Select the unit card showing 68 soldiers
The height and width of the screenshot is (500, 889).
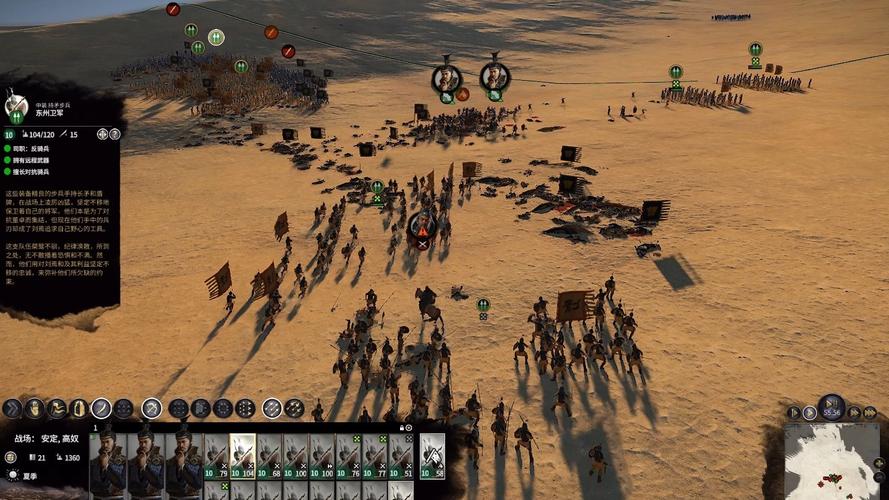click(268, 456)
